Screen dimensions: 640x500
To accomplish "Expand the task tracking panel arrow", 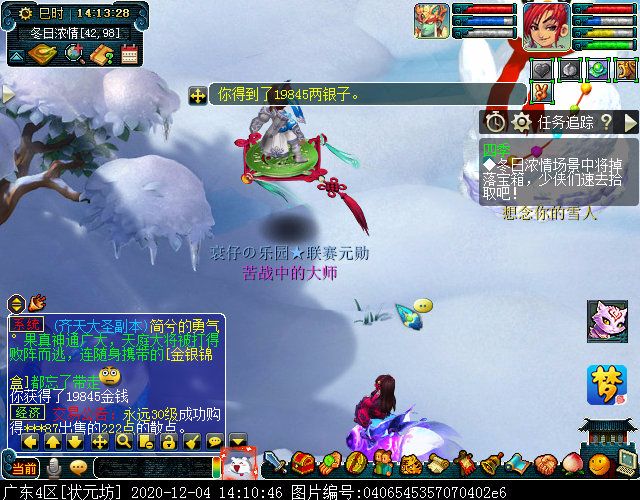I will tap(630, 122).
